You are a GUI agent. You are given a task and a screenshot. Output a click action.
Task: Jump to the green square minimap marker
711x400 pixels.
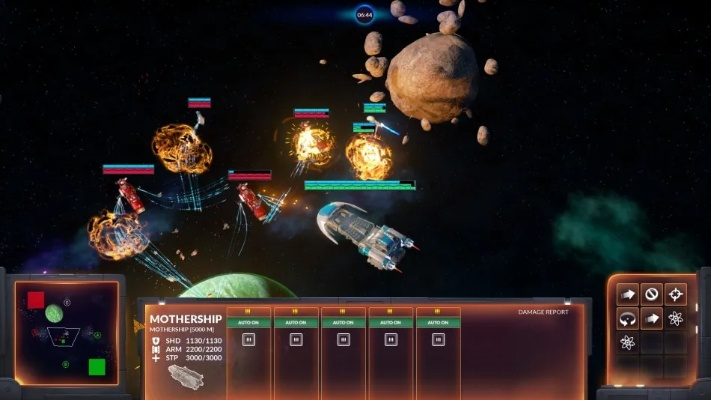tap(97, 366)
